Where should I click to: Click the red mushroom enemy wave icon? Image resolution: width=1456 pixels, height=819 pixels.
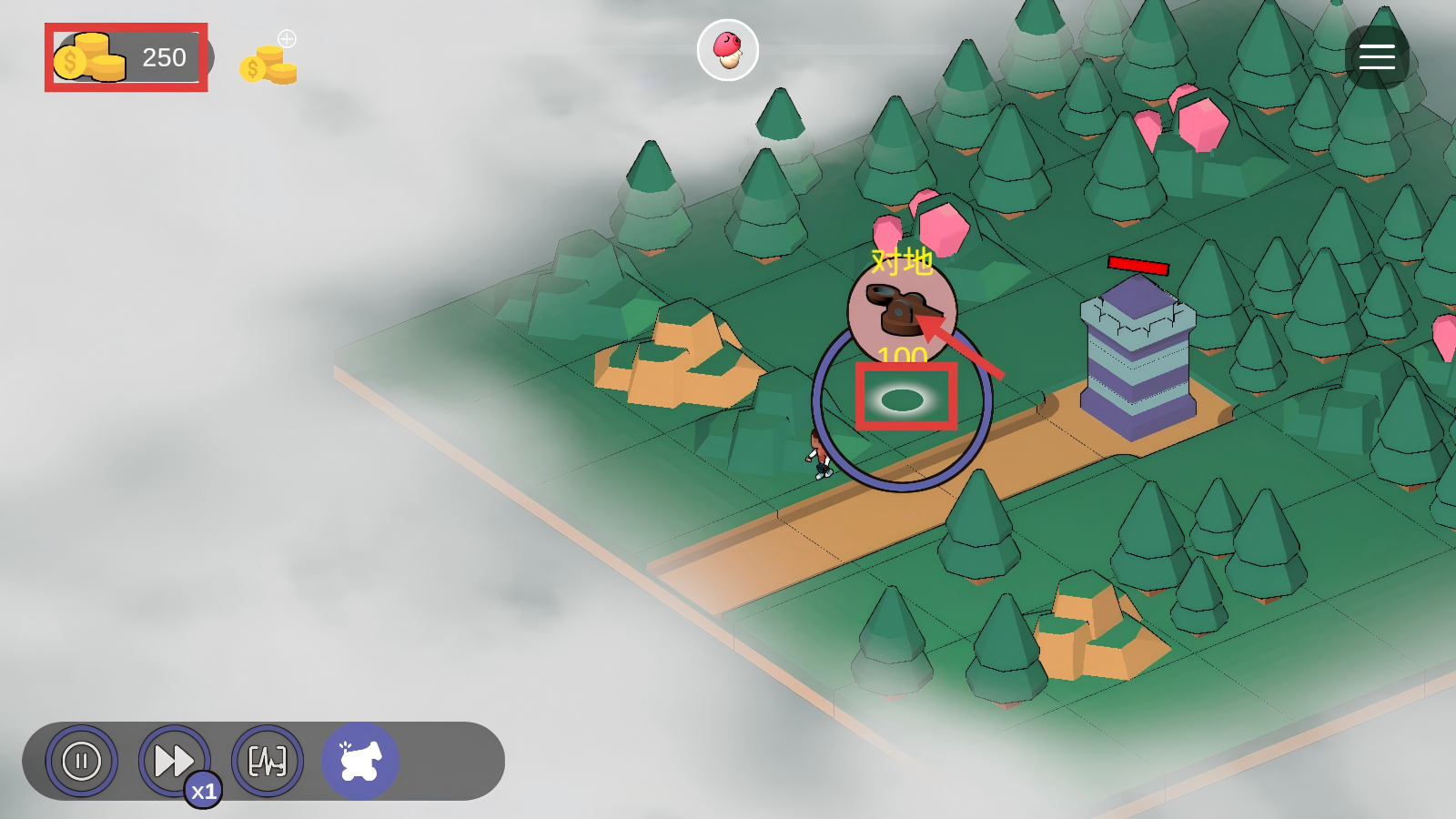click(x=727, y=50)
